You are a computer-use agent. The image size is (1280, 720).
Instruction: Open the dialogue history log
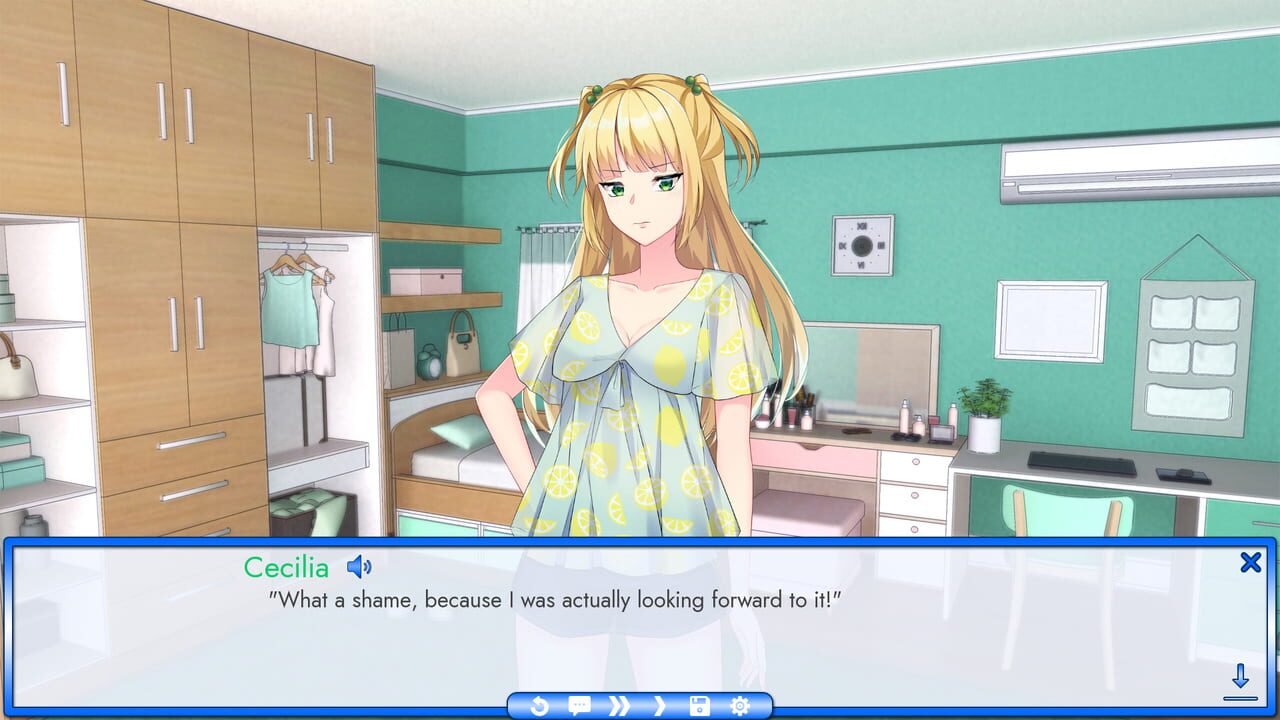[580, 705]
